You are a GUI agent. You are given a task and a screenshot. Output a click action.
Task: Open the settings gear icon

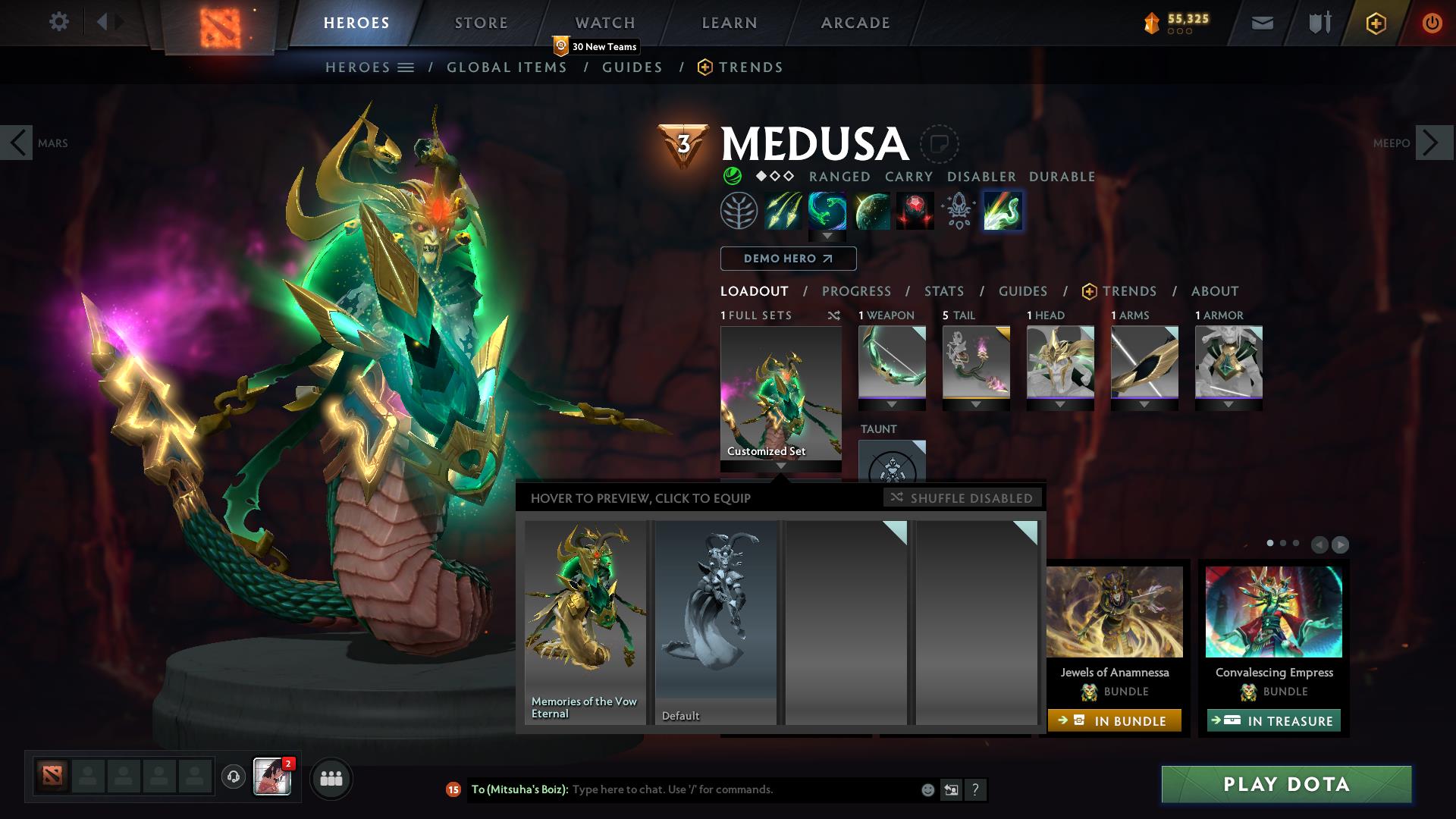(x=59, y=22)
